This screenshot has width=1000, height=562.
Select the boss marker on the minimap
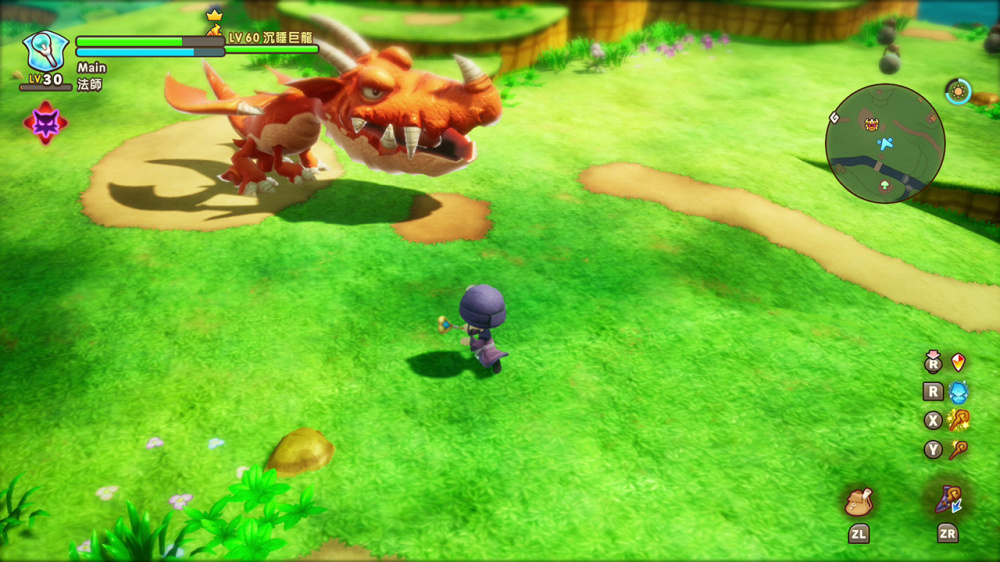pos(871,124)
